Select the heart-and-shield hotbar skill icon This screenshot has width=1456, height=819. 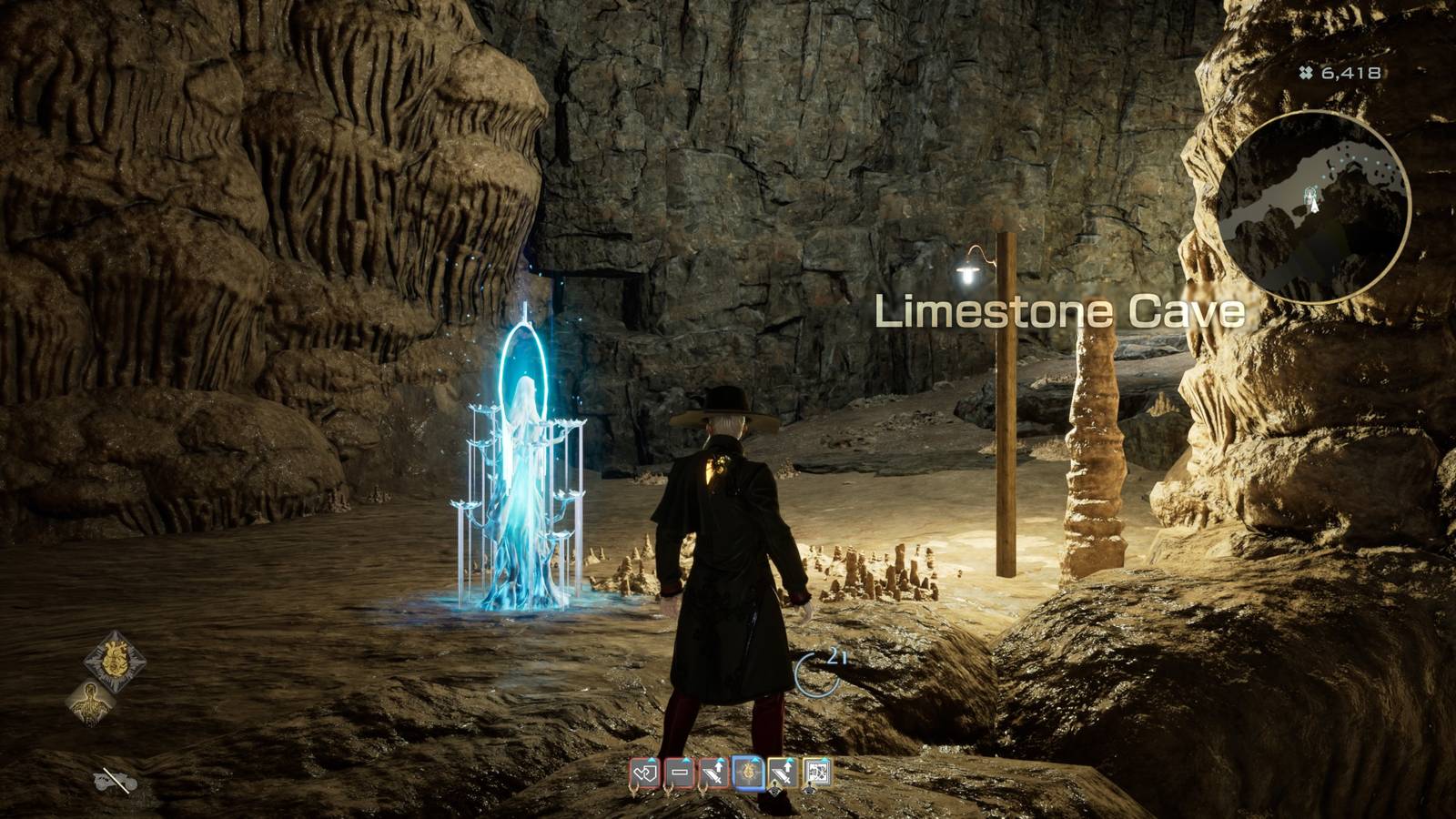tap(646, 772)
